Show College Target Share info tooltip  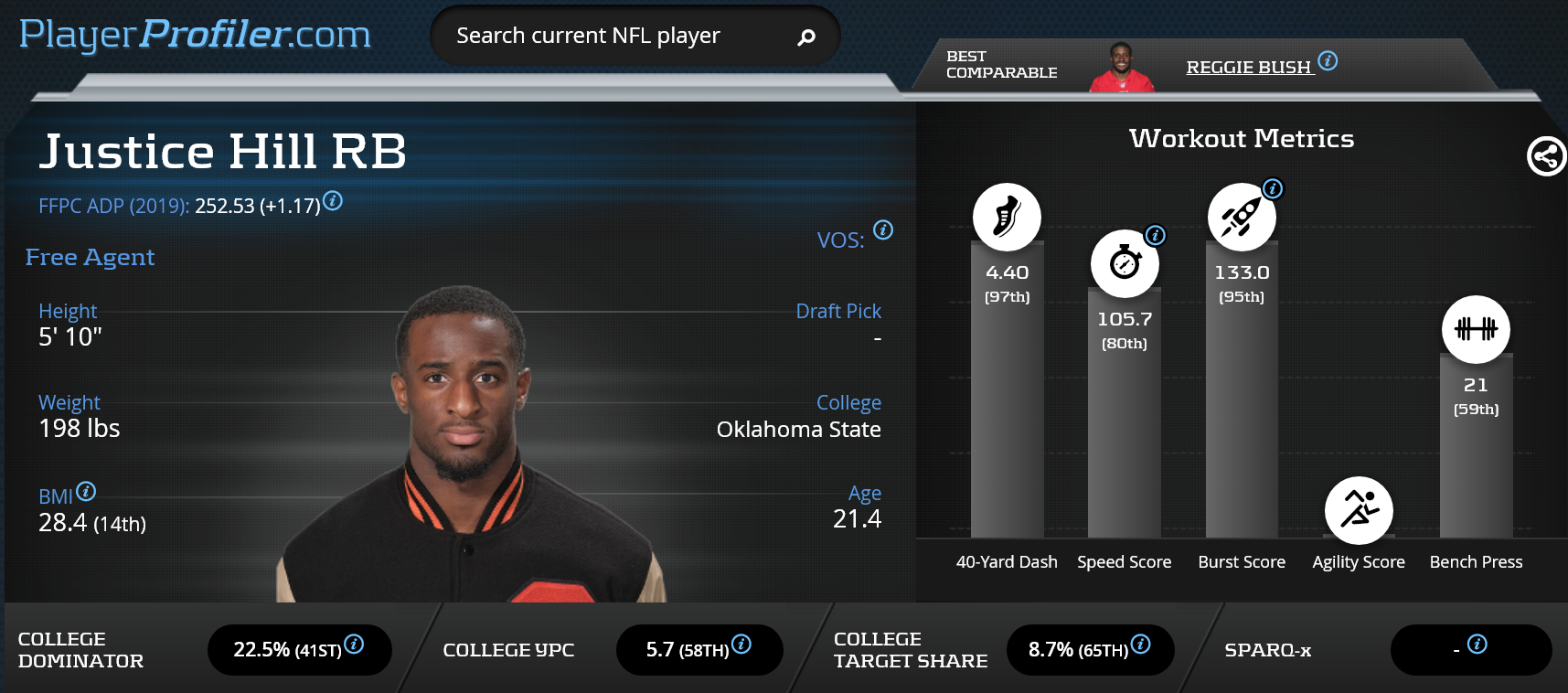pos(1140,644)
